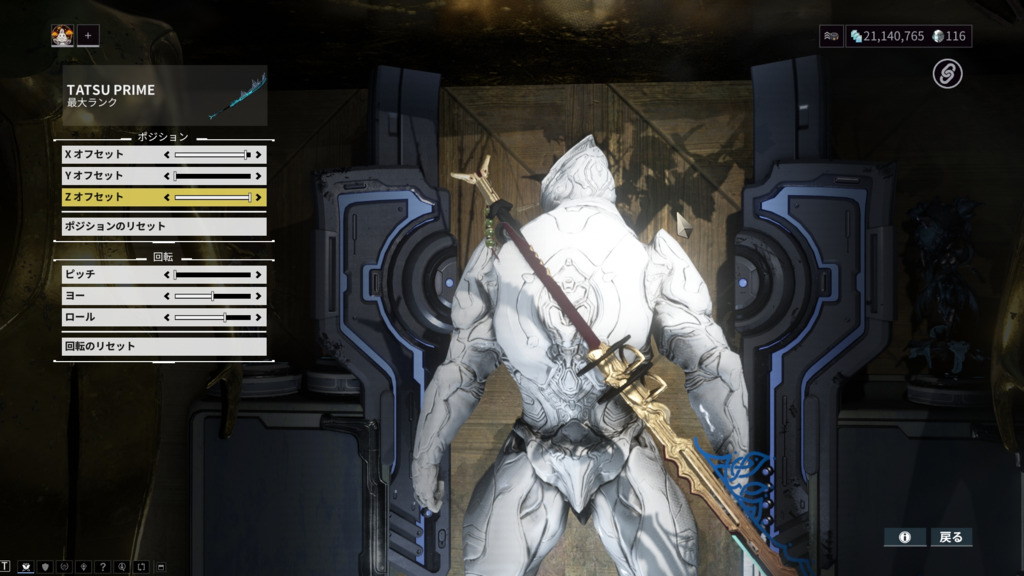Go back with the 戻る button

coord(951,537)
